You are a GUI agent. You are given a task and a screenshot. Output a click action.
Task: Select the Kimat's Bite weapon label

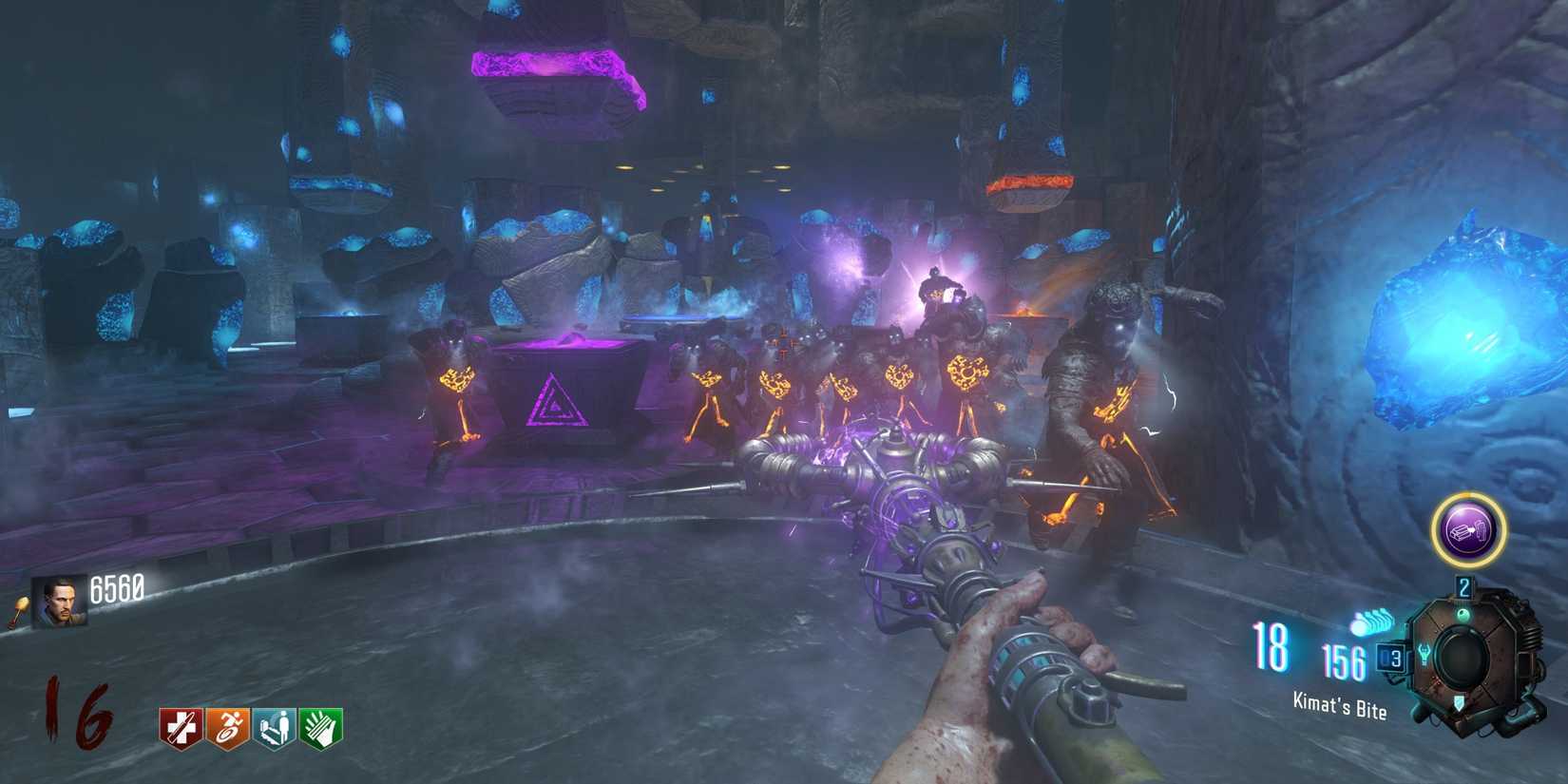click(x=1339, y=704)
